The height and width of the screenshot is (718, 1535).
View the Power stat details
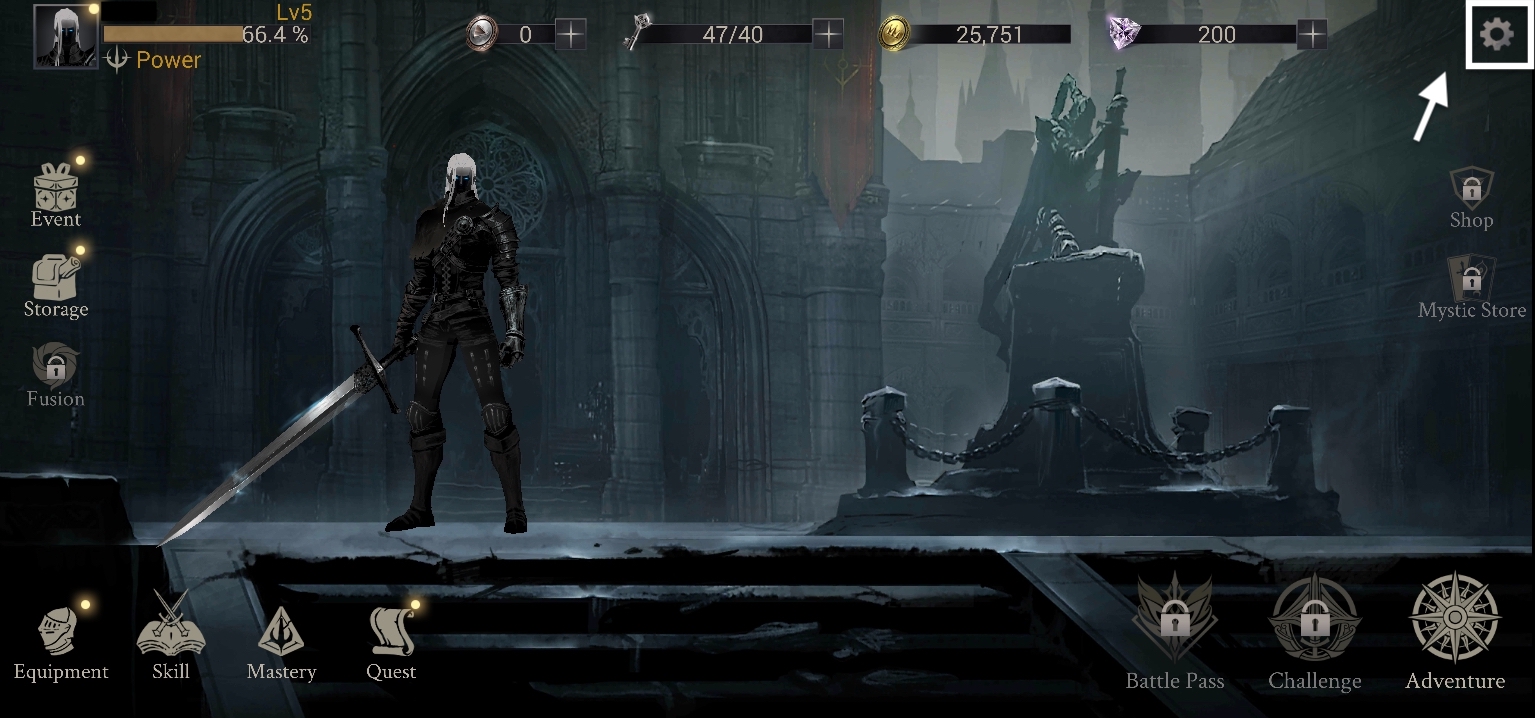(x=154, y=60)
